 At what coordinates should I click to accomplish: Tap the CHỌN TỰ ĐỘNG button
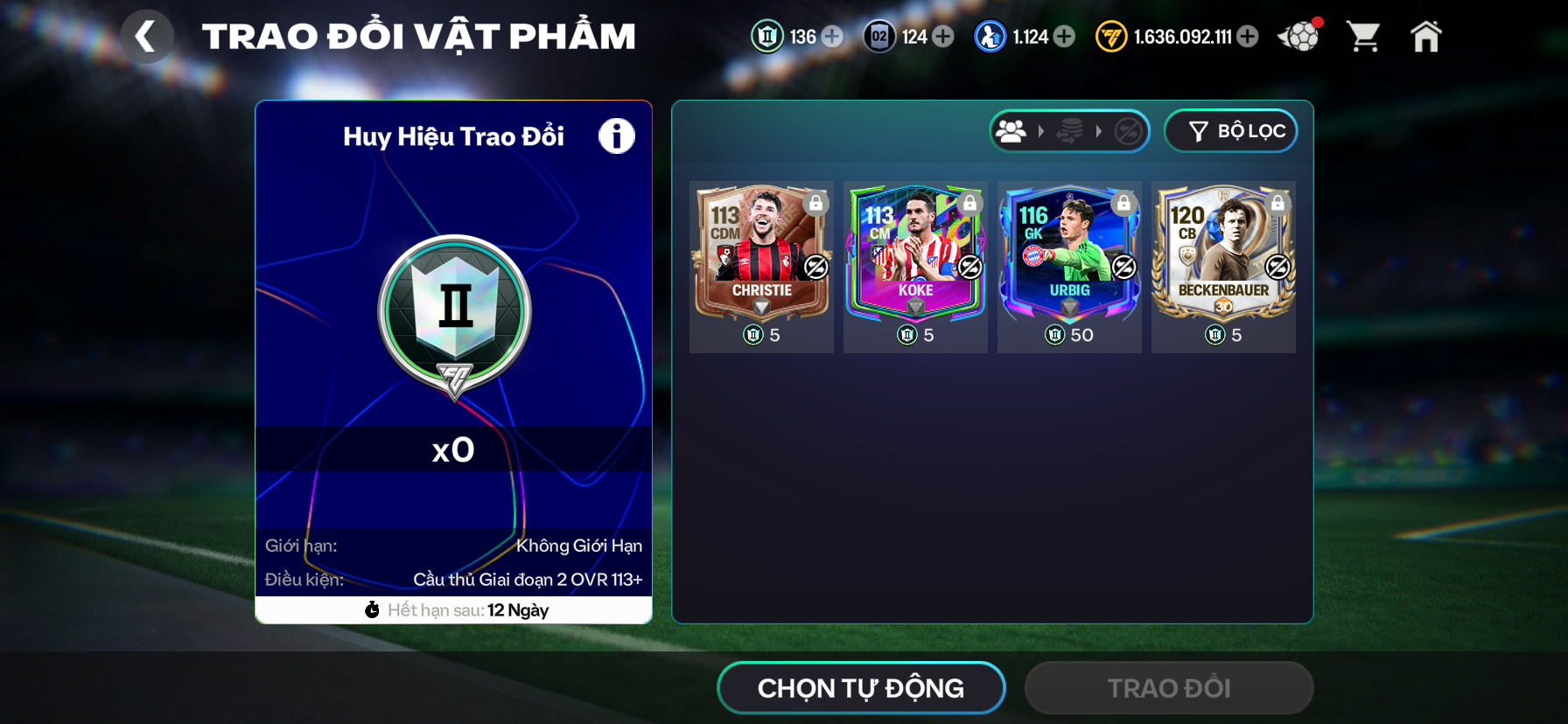click(861, 688)
